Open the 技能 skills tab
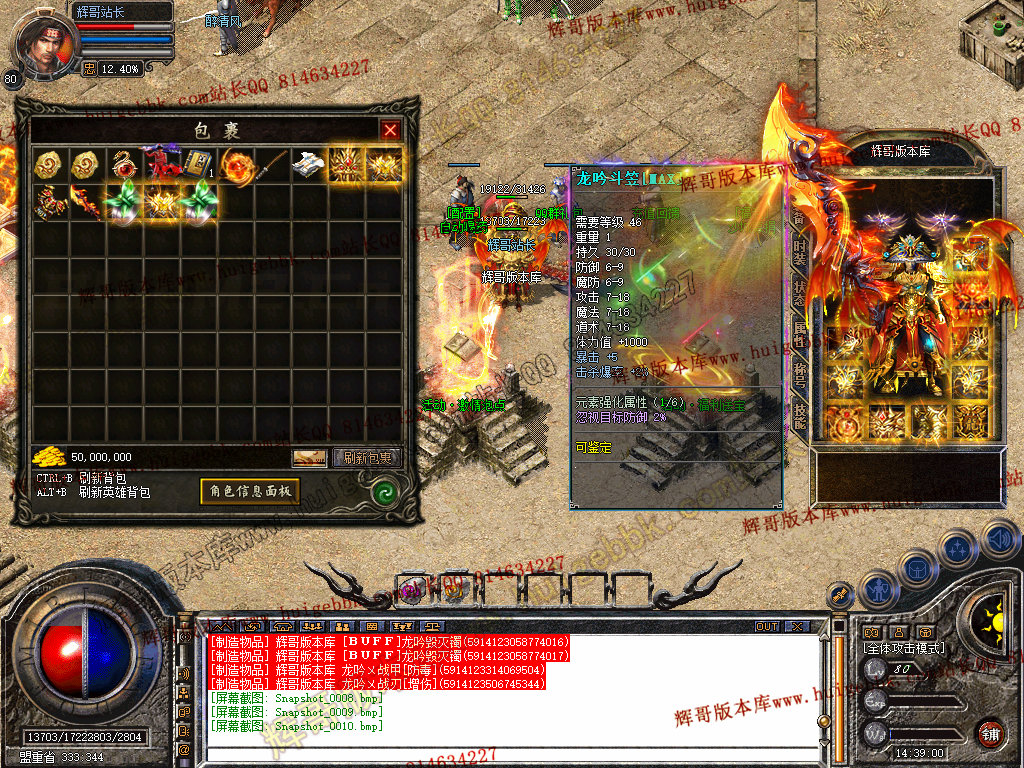Screen dimensions: 1024x768 point(799,414)
